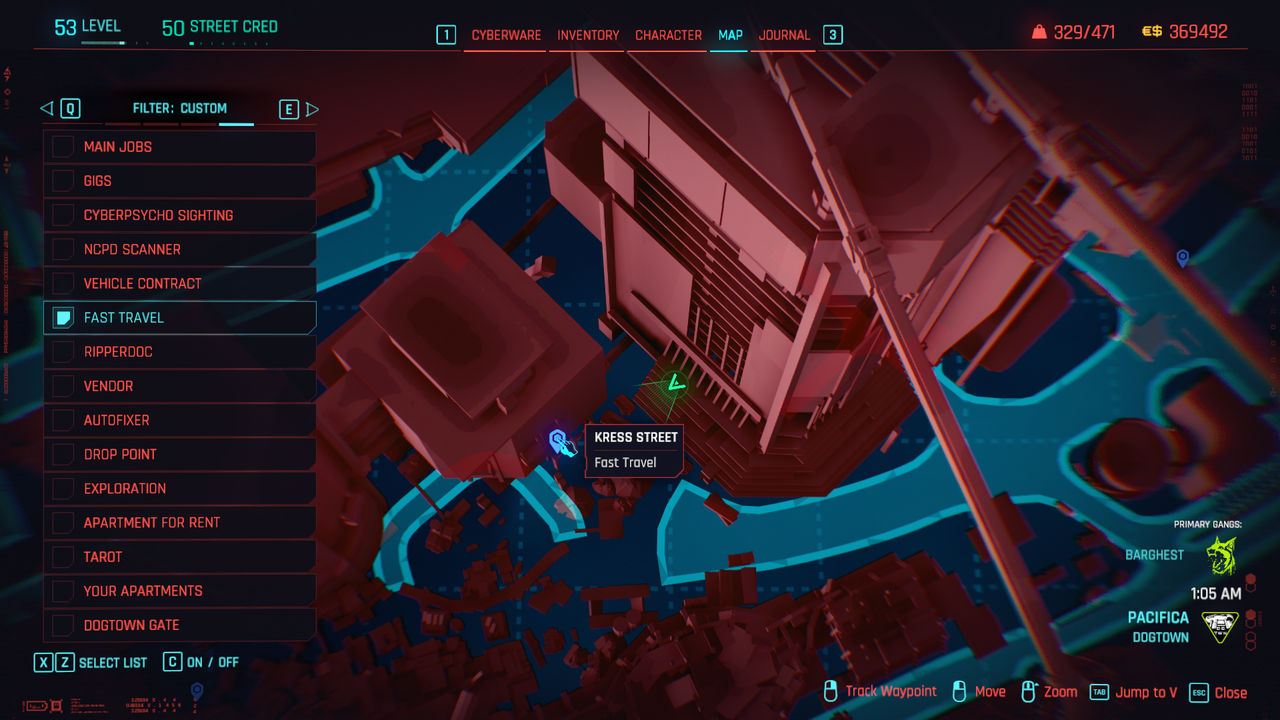The image size is (1280, 720).
Task: Open the Character tab
Action: (668, 35)
